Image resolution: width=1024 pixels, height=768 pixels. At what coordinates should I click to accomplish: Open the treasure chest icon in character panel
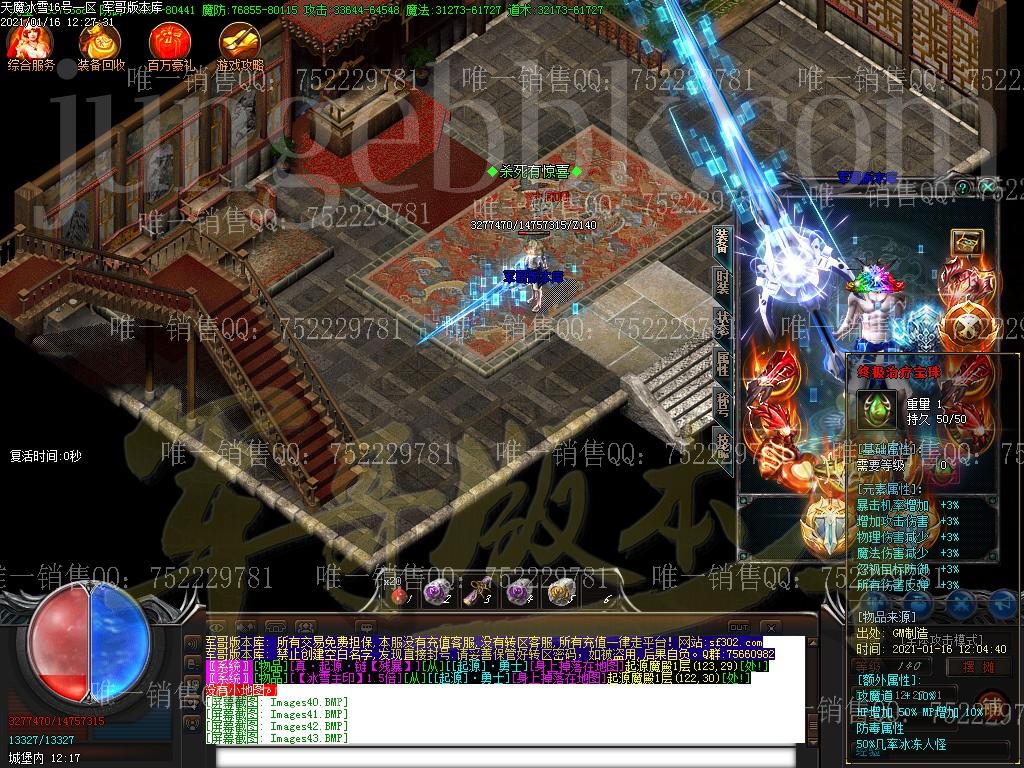tap(967, 241)
